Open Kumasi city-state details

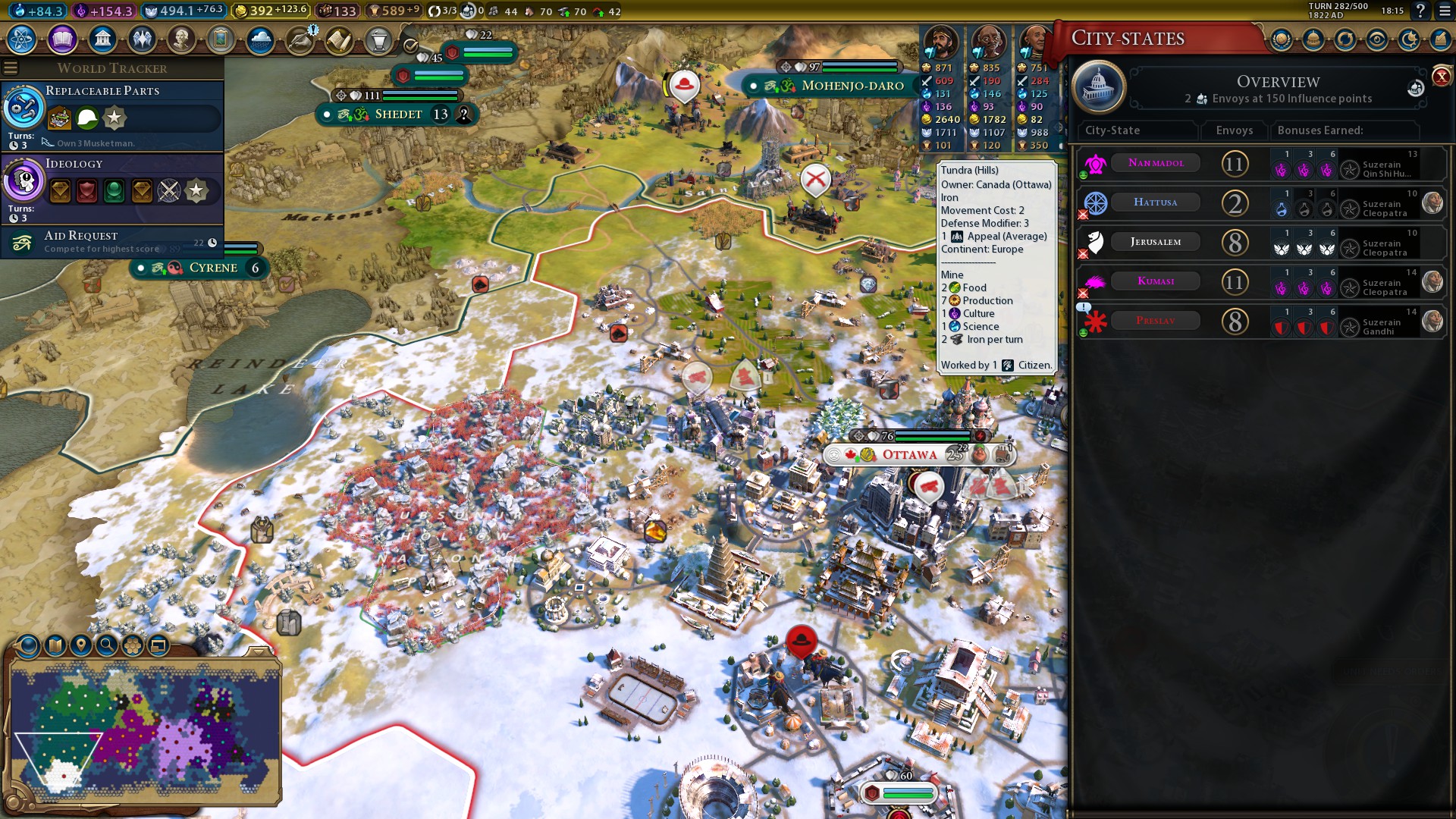pos(1156,281)
